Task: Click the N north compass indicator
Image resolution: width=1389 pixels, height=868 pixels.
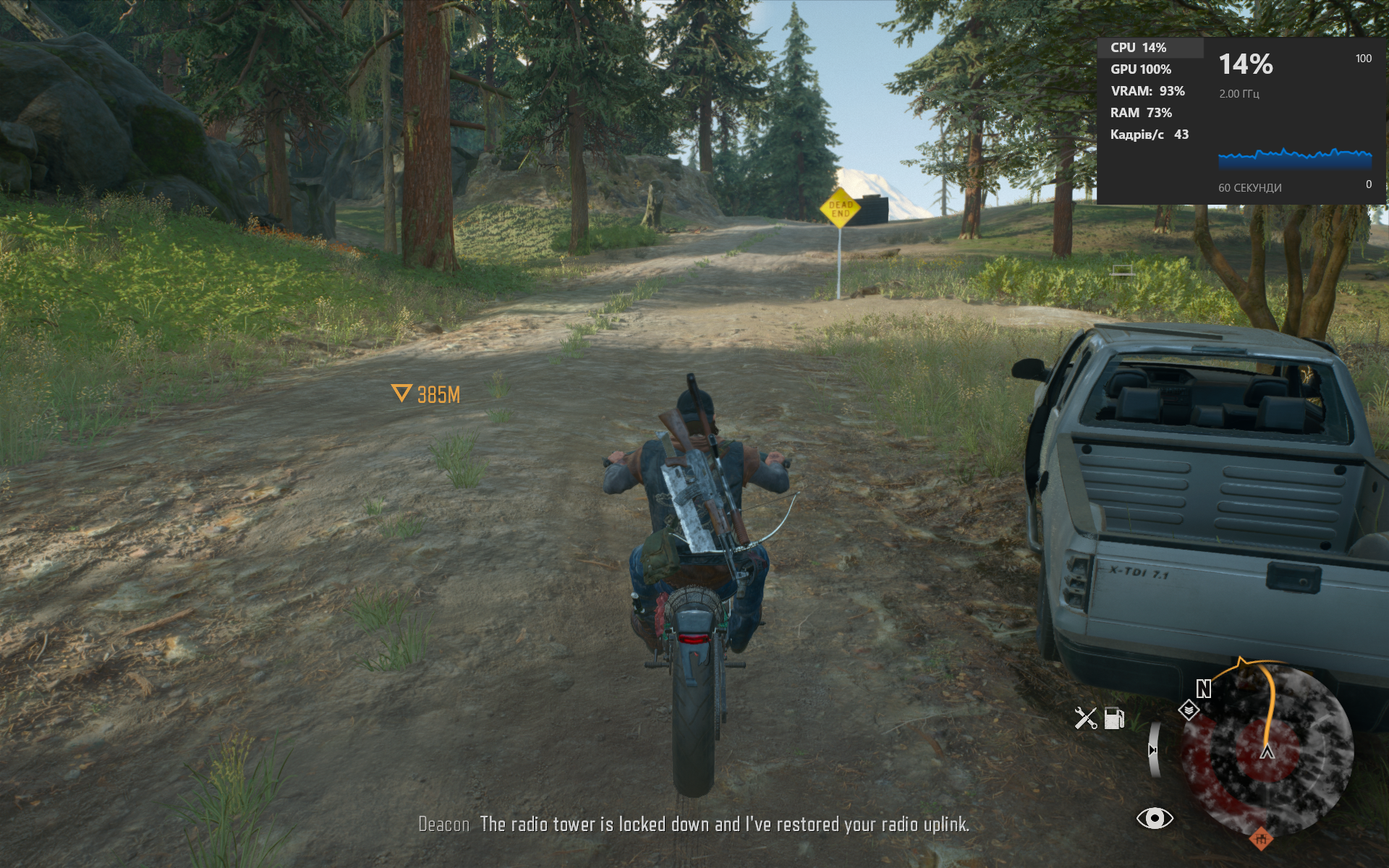Action: click(x=1203, y=689)
